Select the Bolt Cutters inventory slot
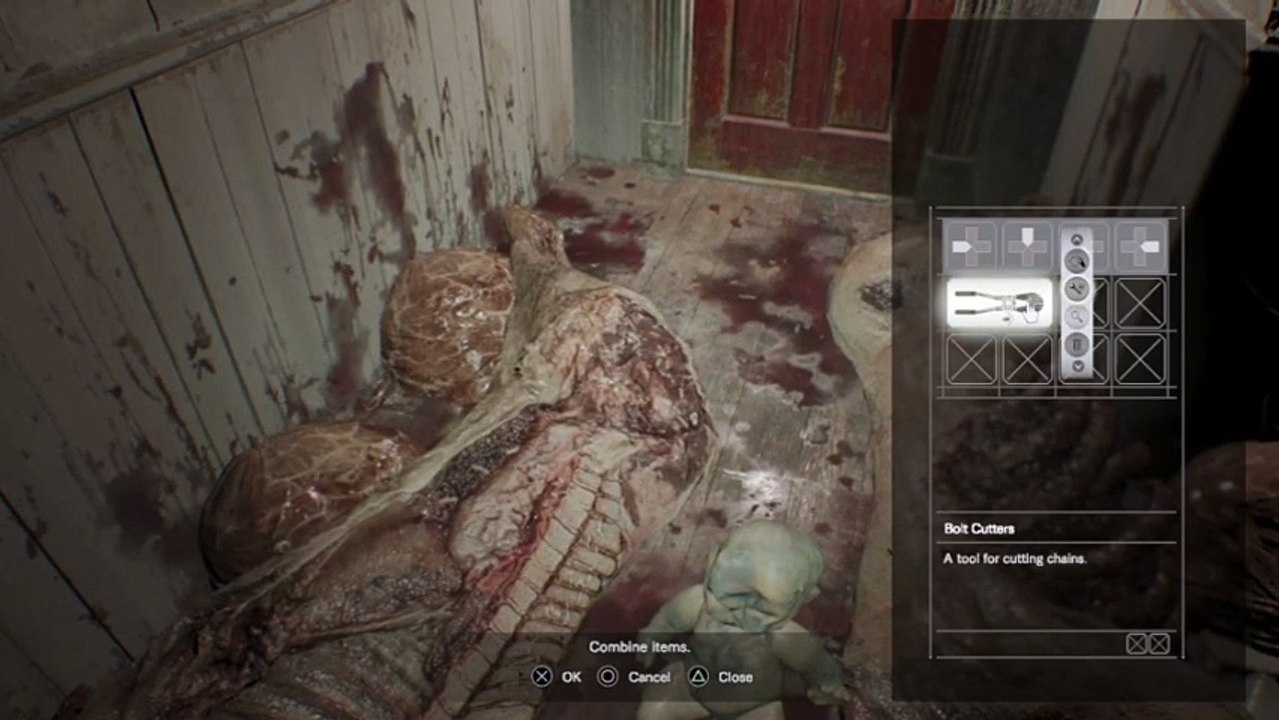 coord(998,303)
